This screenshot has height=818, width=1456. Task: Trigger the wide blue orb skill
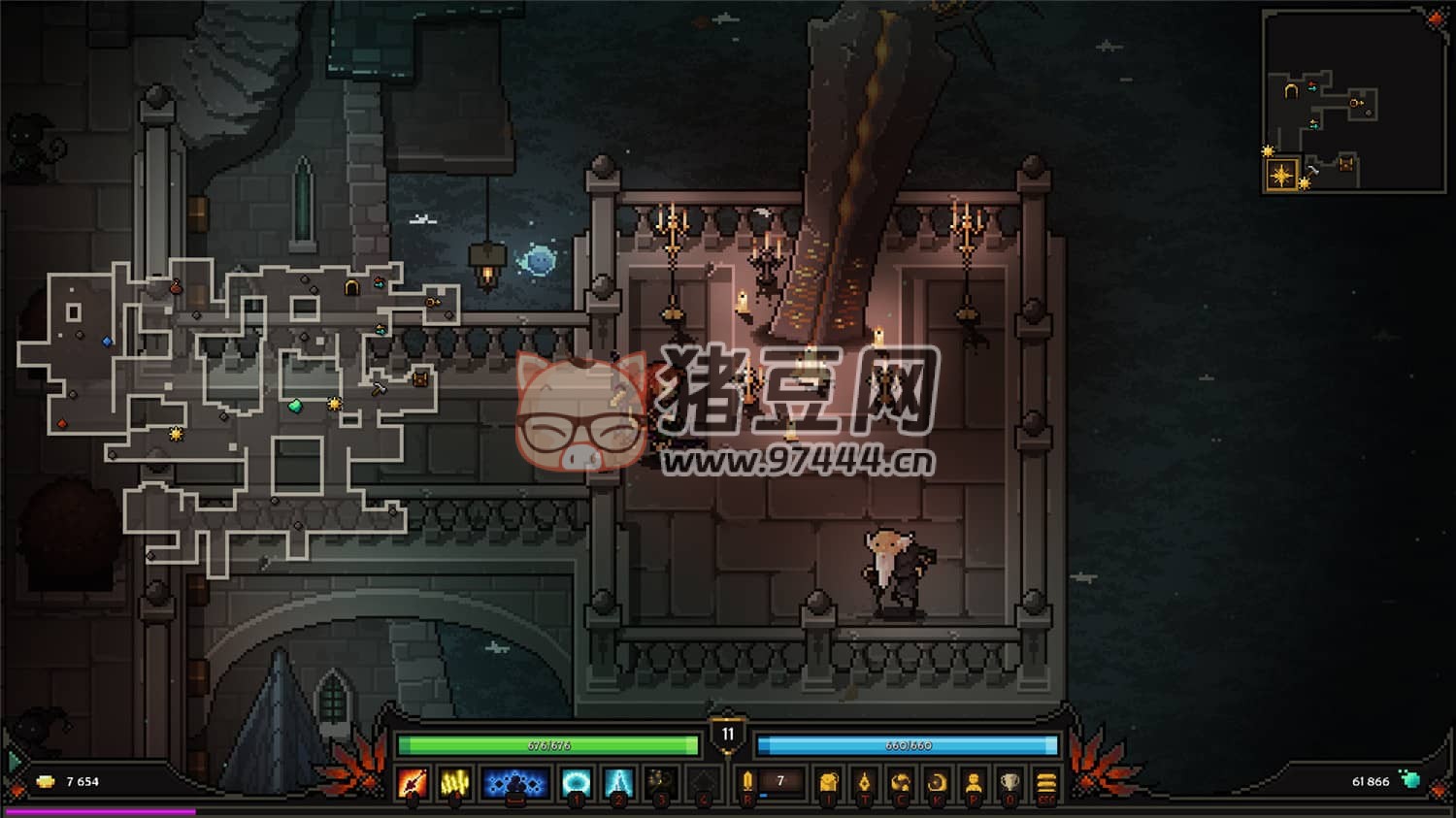[515, 782]
